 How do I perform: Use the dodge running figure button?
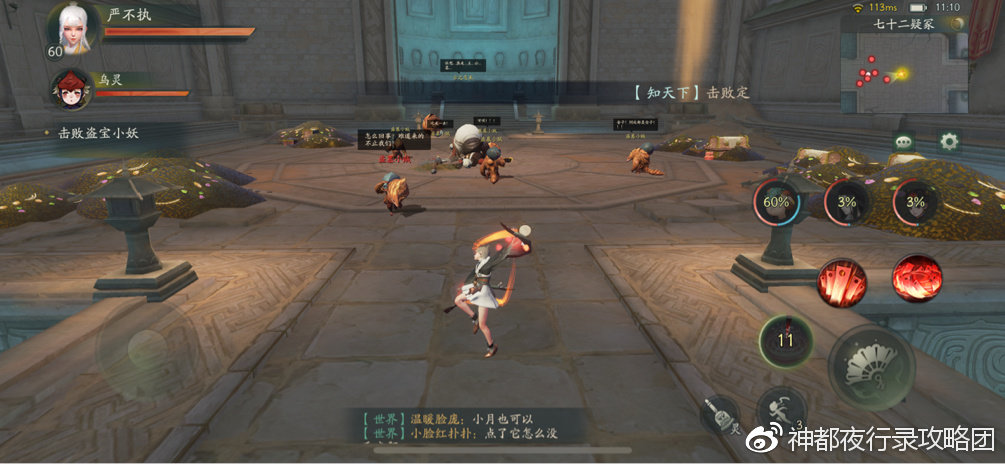point(780,410)
